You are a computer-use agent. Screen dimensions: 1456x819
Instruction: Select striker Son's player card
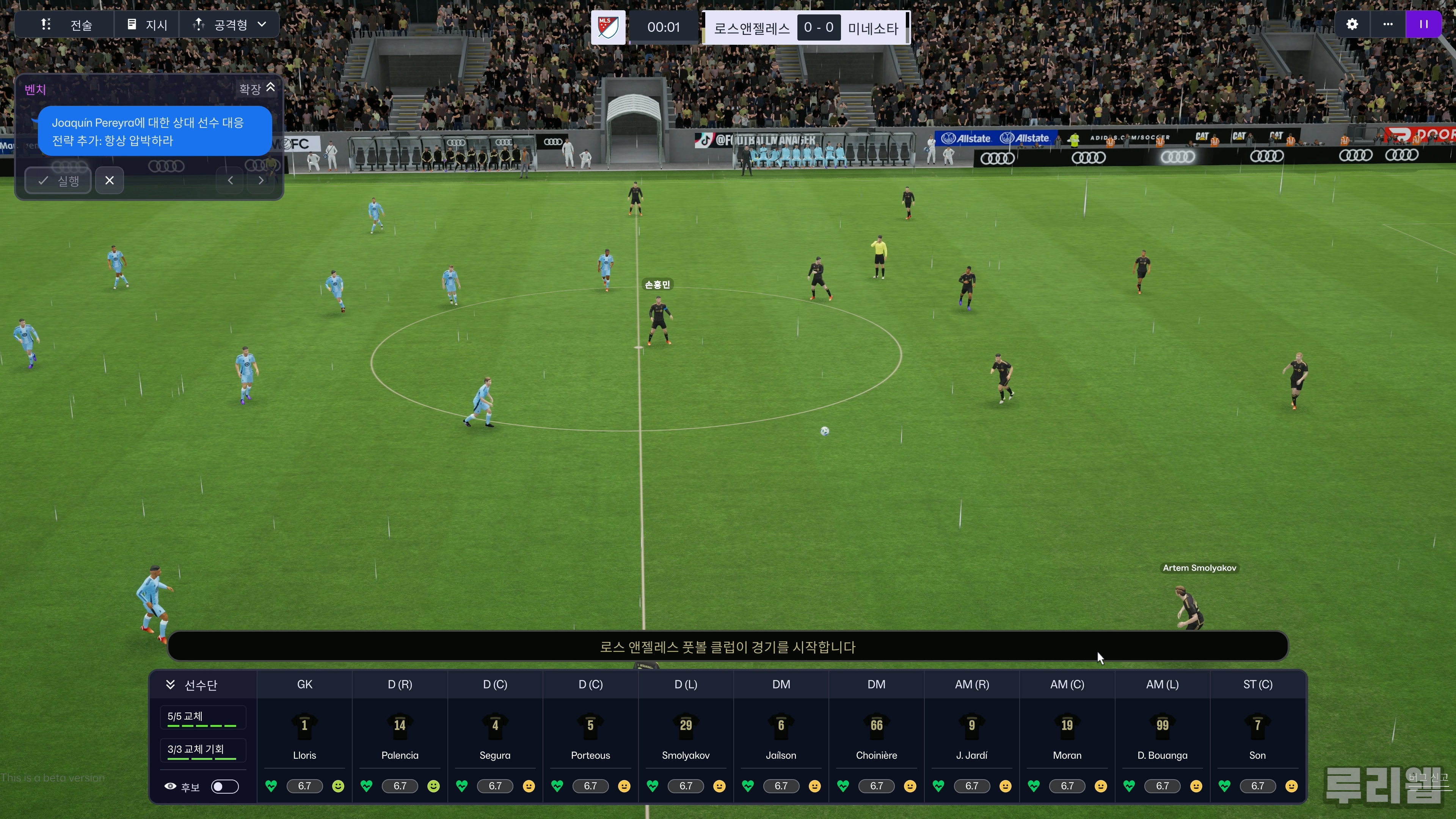(x=1257, y=735)
